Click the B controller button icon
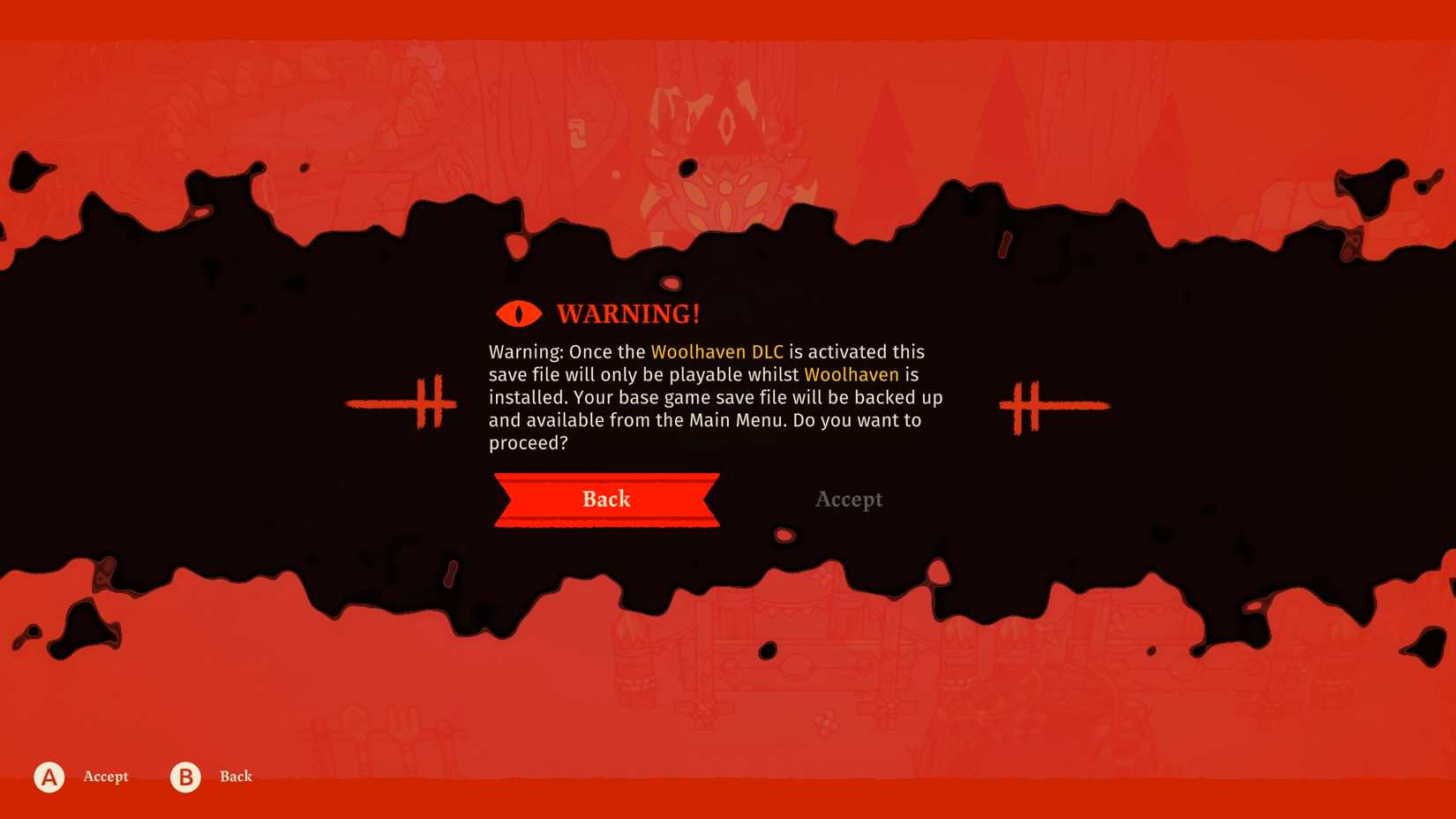The height and width of the screenshot is (819, 1456). pos(184,777)
